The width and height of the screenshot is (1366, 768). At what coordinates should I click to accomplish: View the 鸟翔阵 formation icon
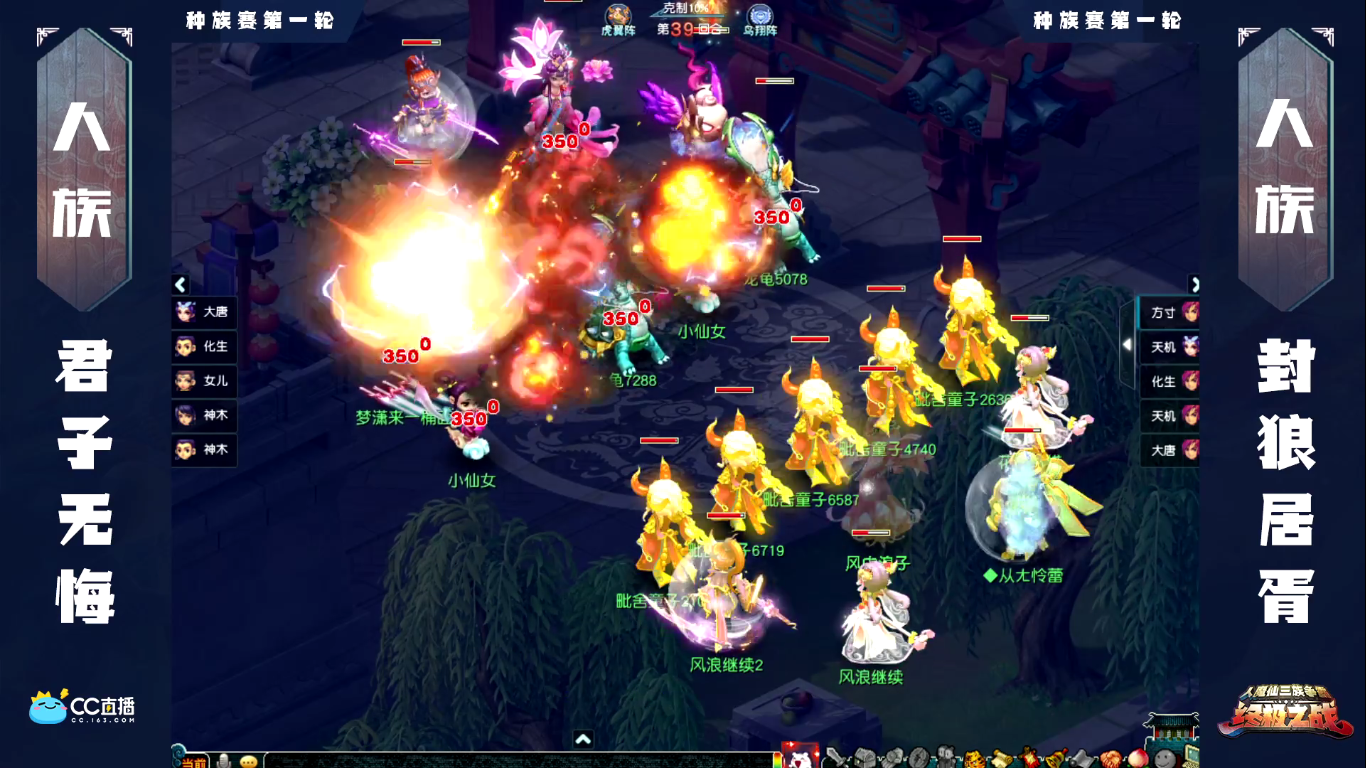[760, 17]
